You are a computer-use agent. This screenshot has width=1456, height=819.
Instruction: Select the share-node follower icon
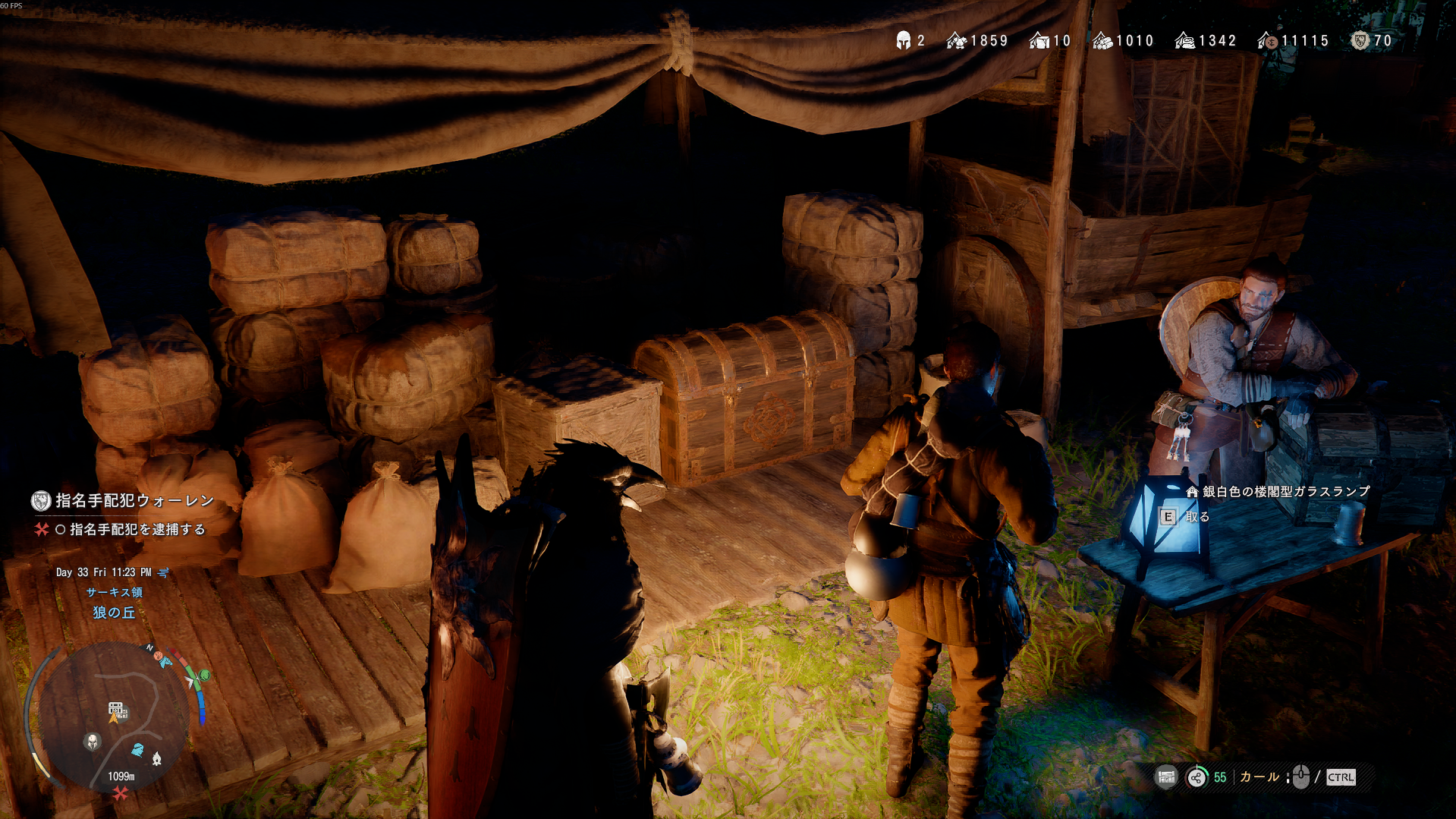(1197, 777)
